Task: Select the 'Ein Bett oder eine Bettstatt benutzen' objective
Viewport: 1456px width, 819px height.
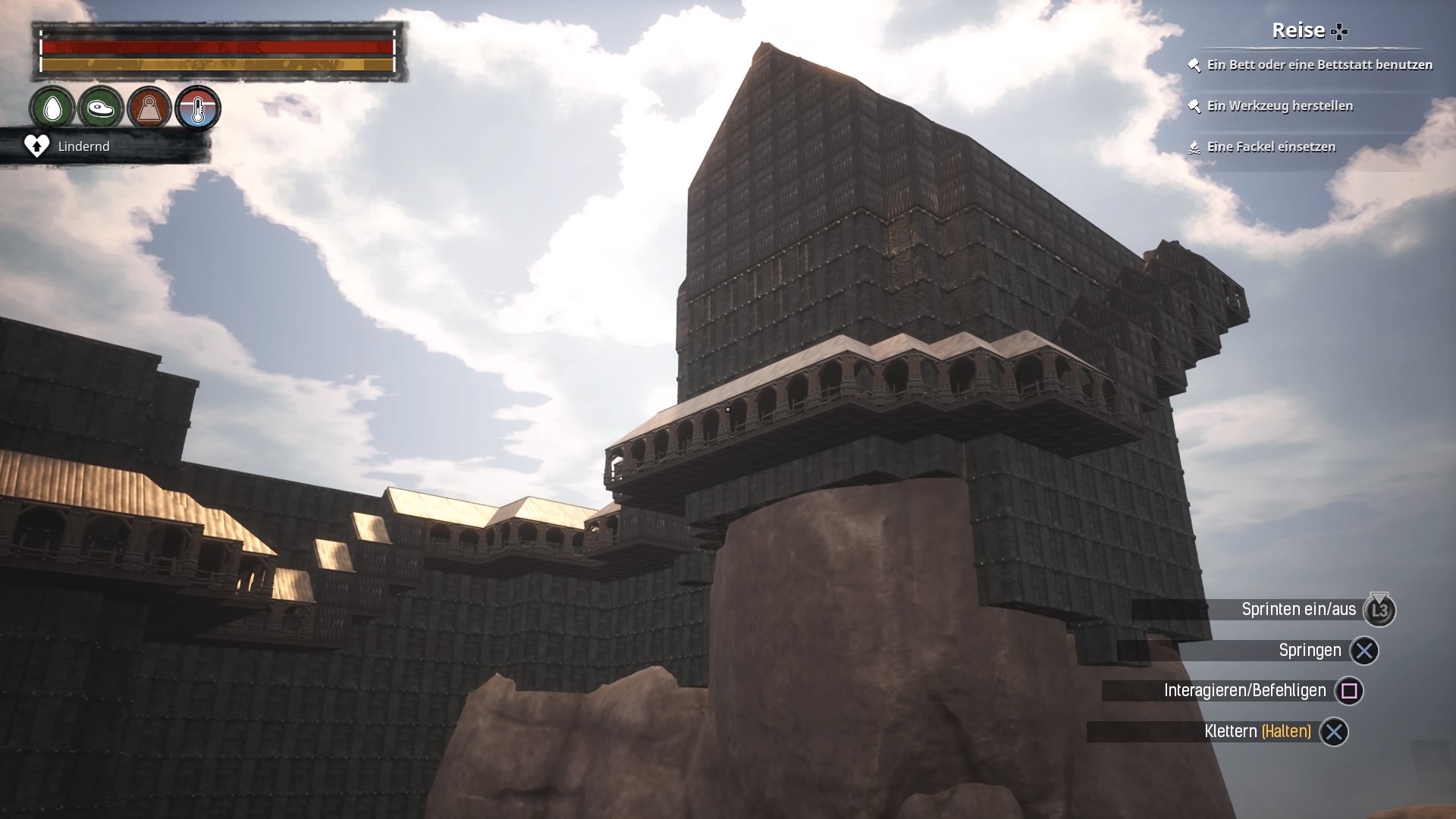Action: coord(1319,65)
